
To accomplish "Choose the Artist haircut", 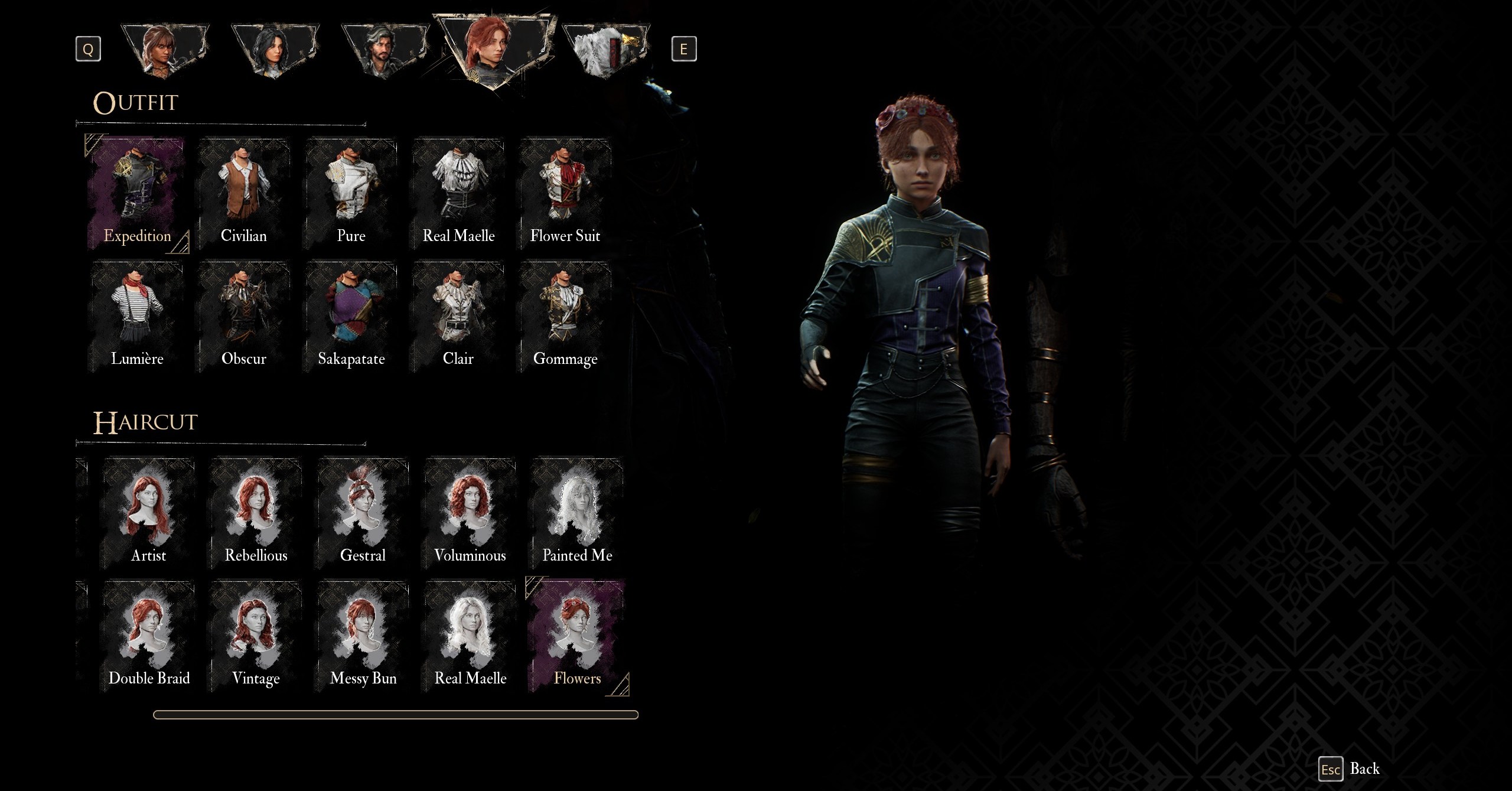I will [x=149, y=513].
